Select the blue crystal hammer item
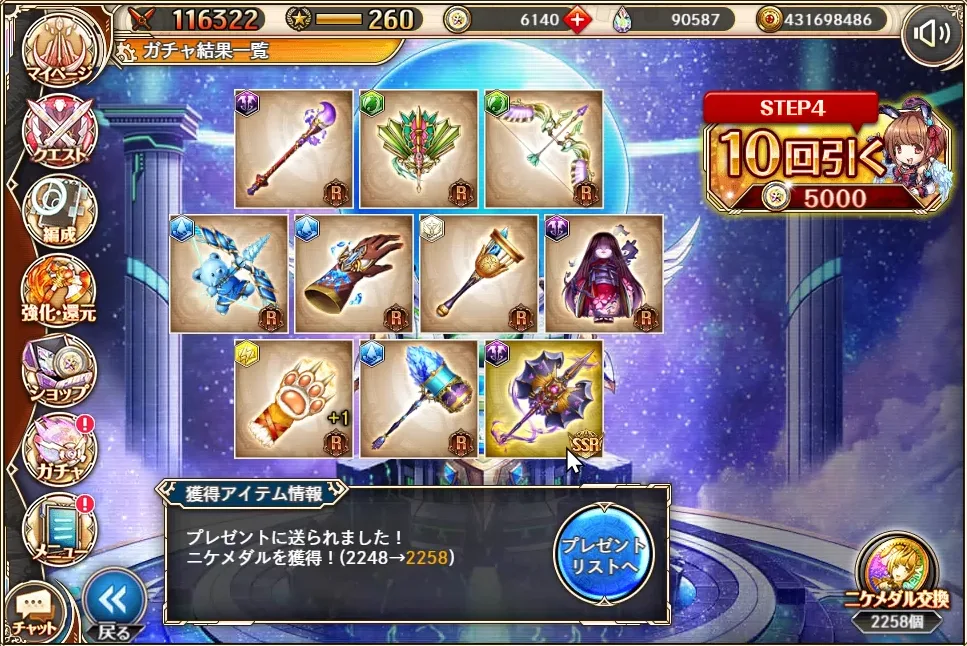 pos(419,399)
